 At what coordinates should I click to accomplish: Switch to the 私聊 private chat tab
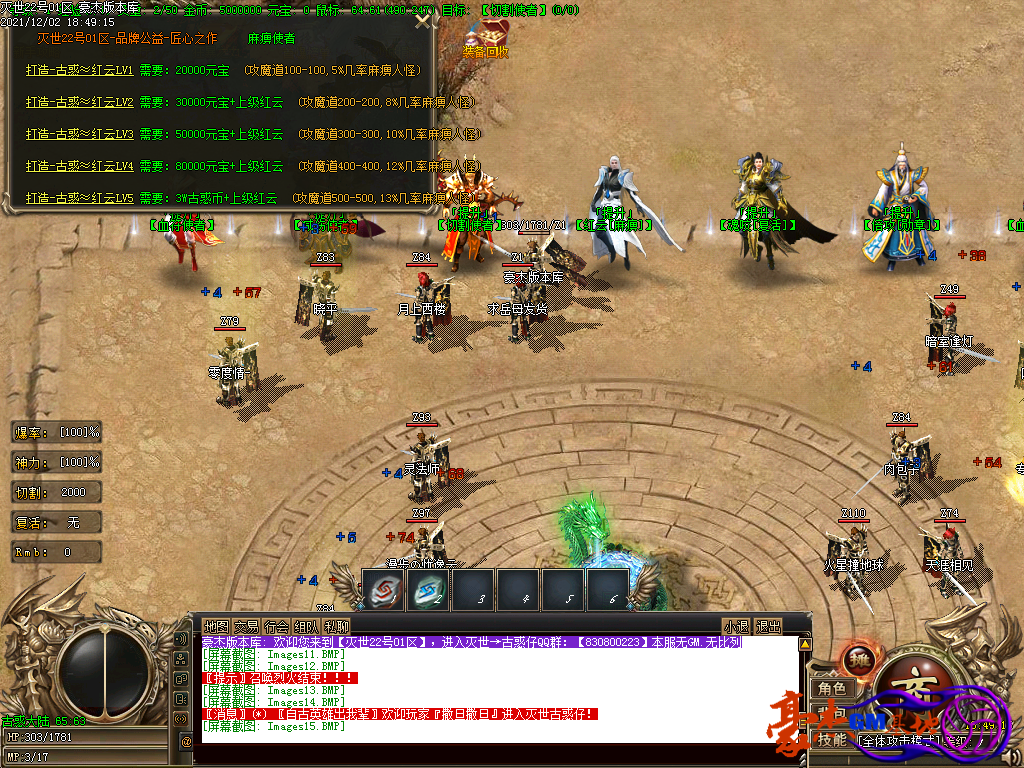pyautogui.click(x=336, y=626)
